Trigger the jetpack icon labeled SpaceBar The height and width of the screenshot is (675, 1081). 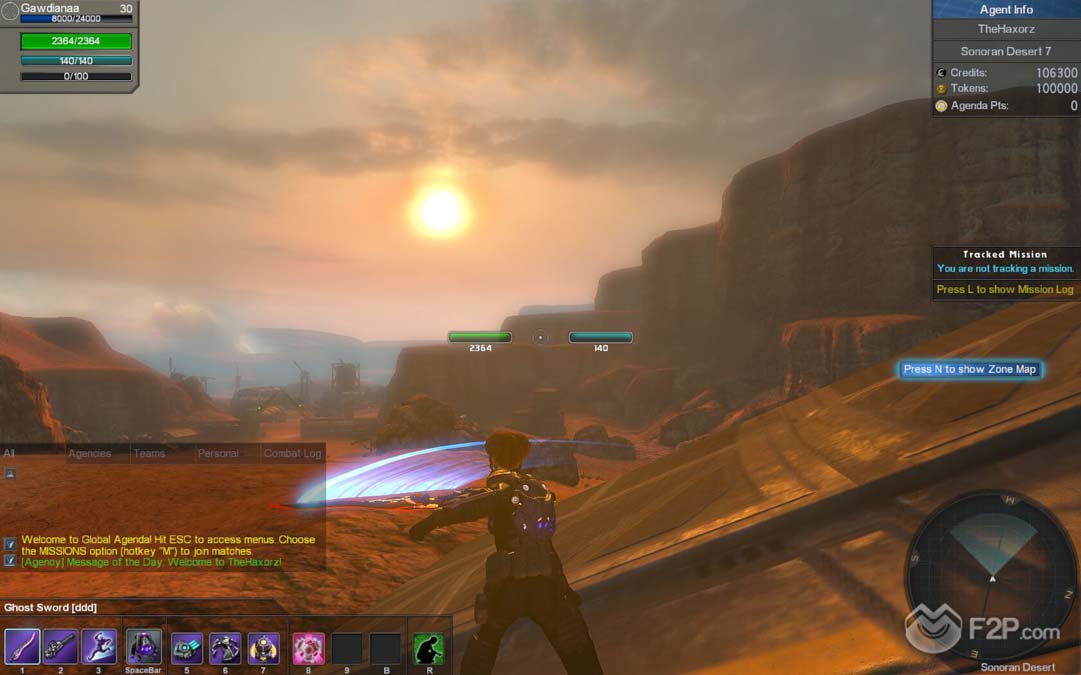[x=144, y=647]
